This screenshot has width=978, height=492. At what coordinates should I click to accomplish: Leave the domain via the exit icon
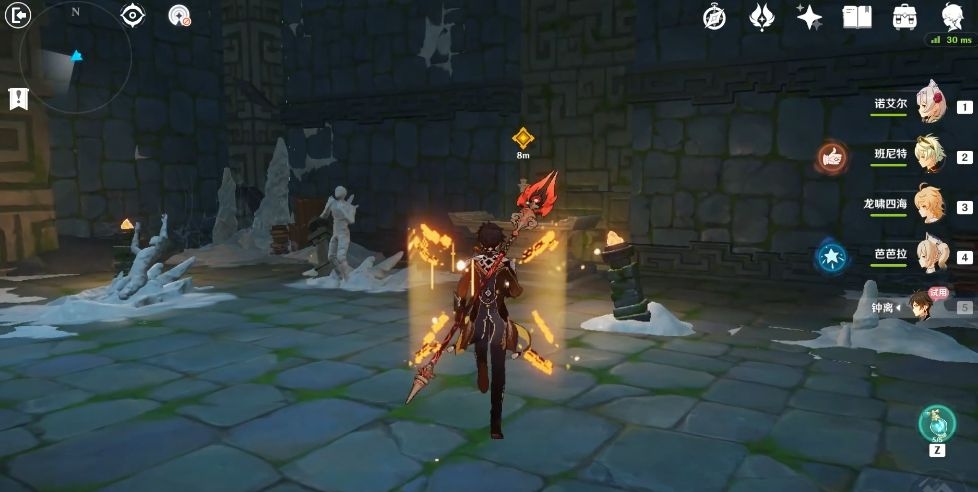[18, 15]
